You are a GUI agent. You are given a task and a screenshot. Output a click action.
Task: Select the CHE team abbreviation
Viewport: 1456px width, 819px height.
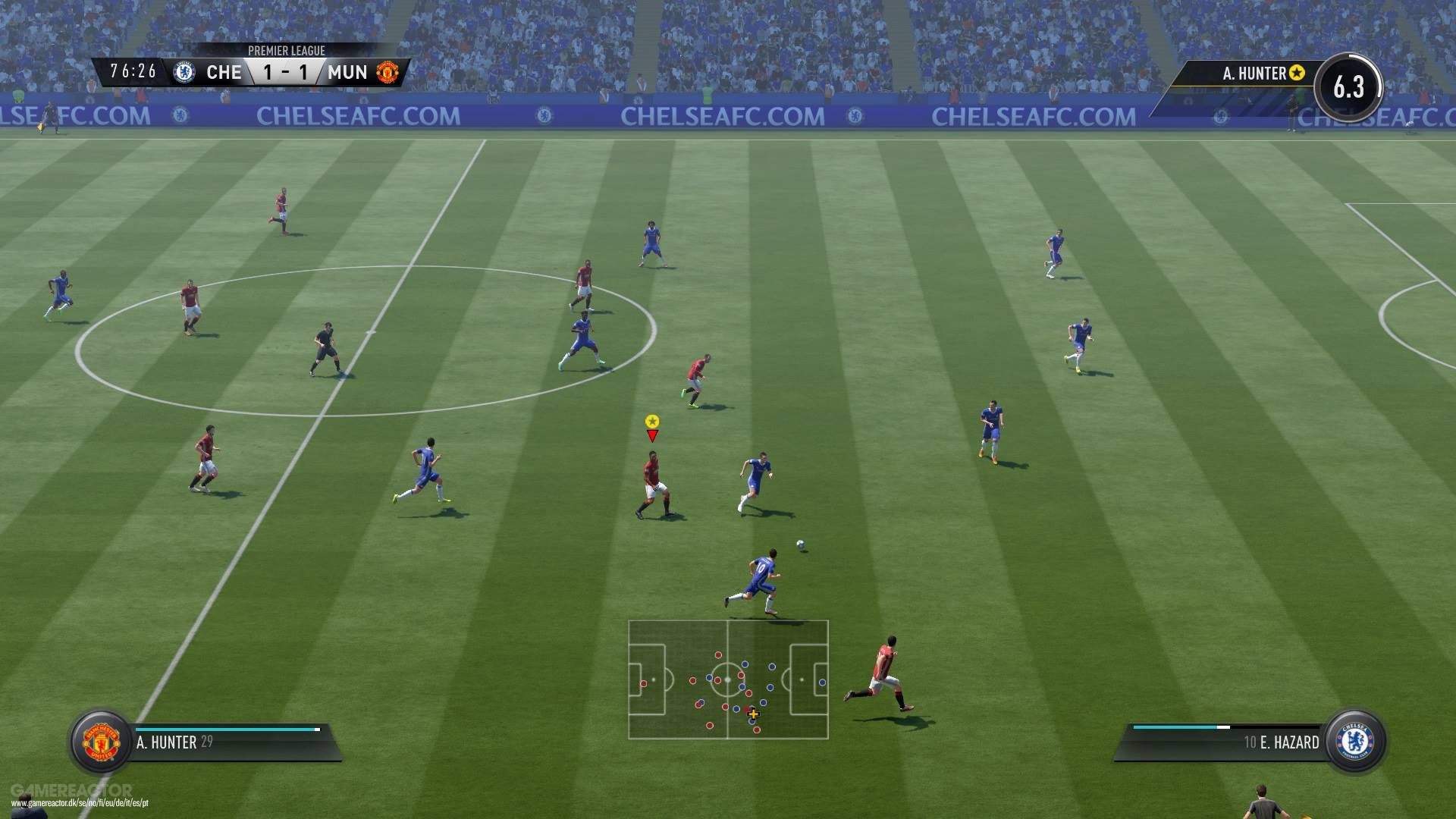tap(224, 72)
